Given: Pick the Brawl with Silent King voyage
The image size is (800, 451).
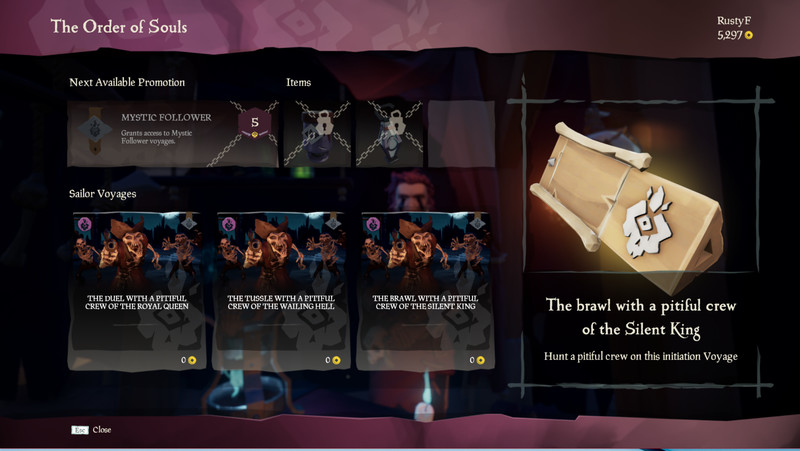Looking at the screenshot, I should [425, 288].
